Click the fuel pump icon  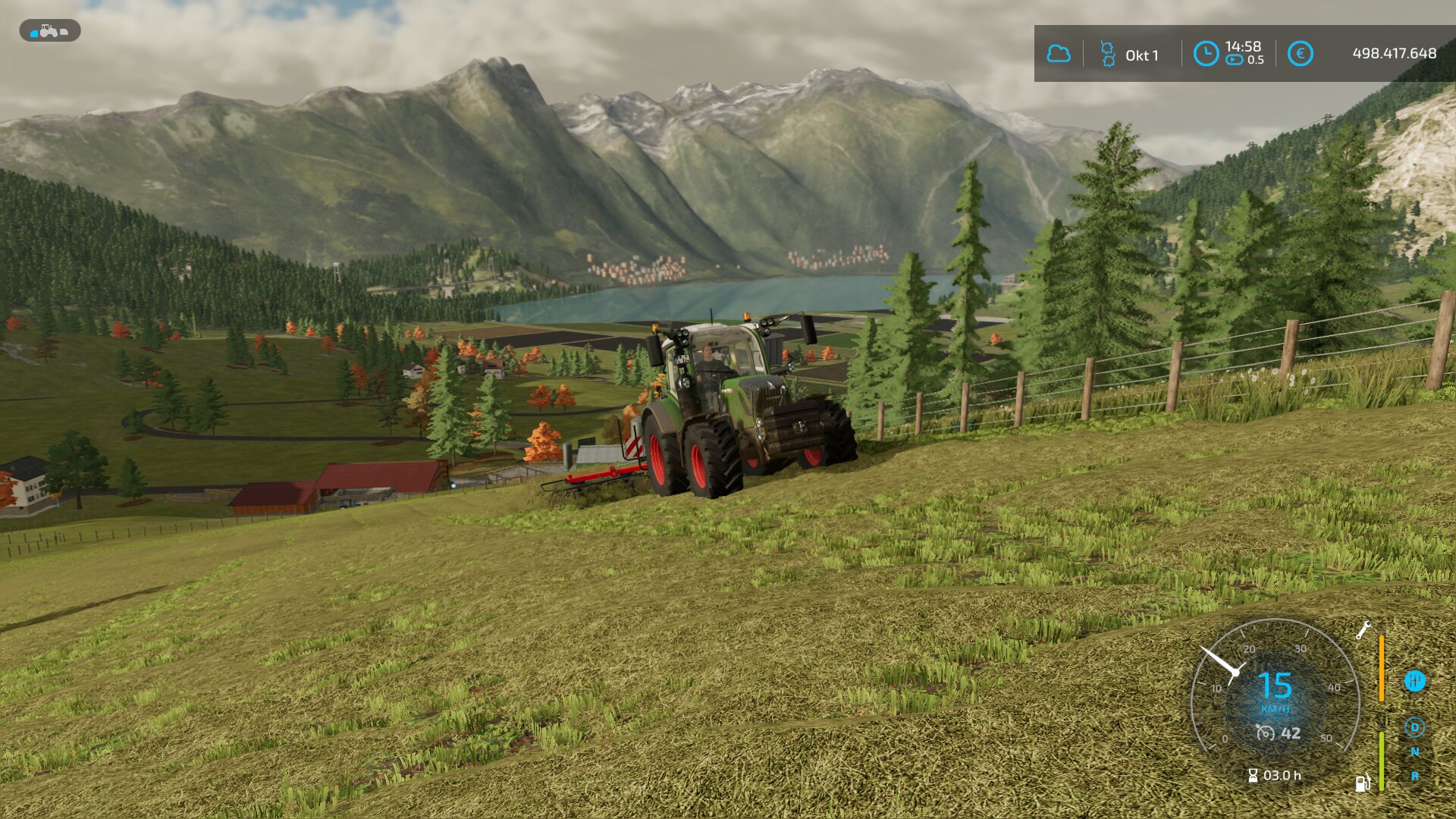coord(1363,783)
